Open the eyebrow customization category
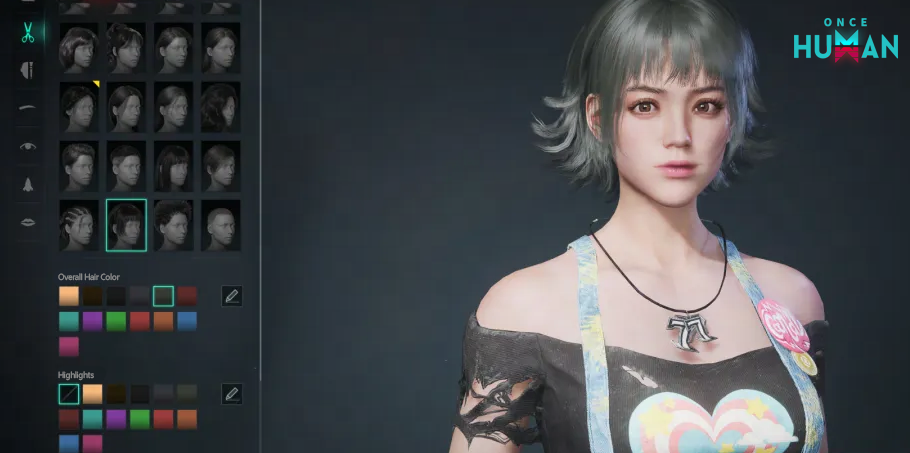This screenshot has height=453, width=910. 28,107
